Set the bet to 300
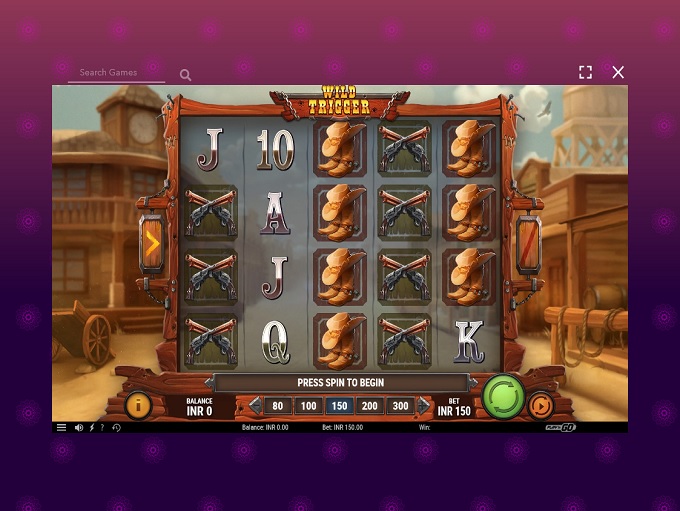The height and width of the screenshot is (511, 680). [x=401, y=406]
